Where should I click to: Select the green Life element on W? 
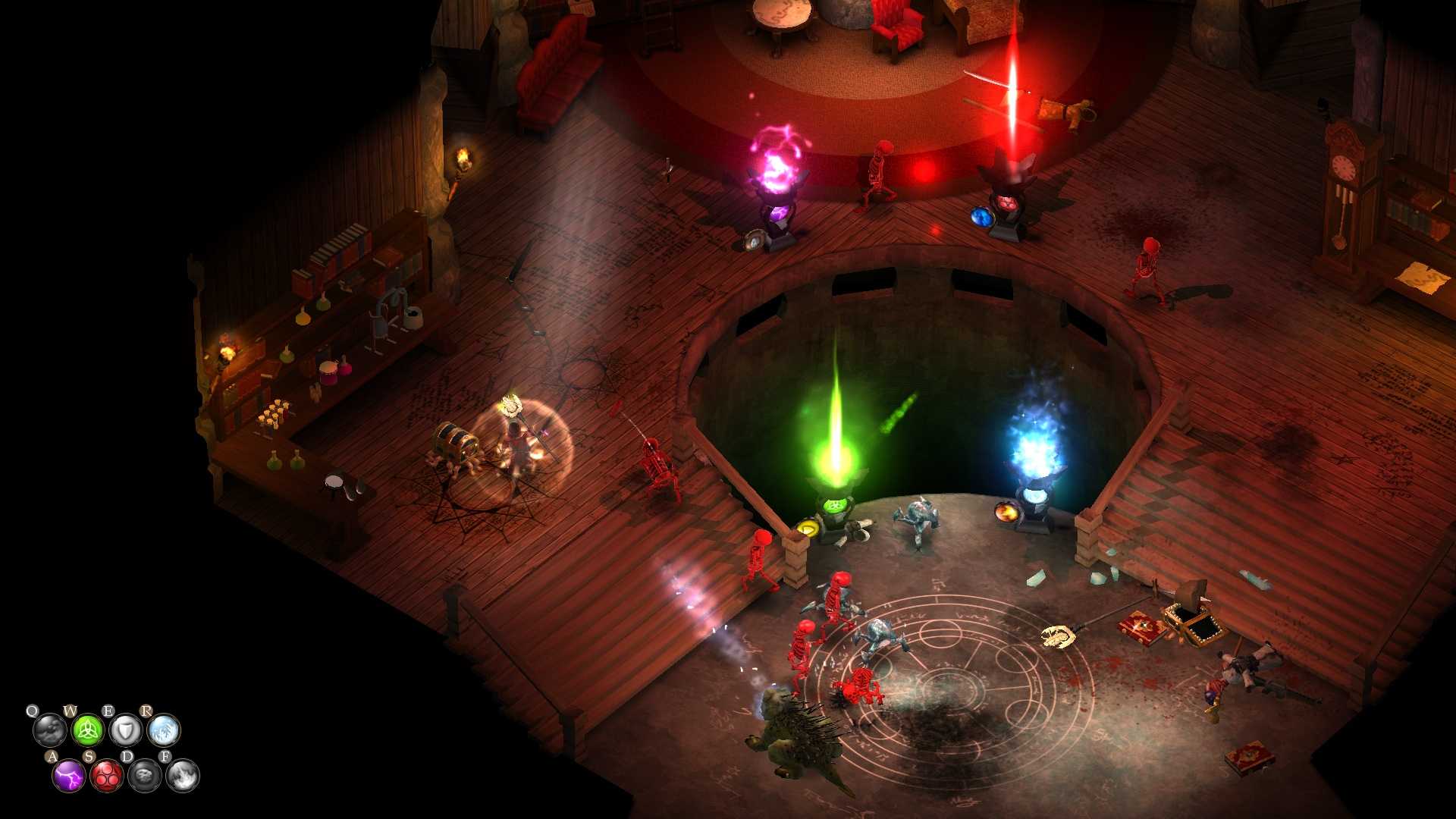[x=88, y=731]
